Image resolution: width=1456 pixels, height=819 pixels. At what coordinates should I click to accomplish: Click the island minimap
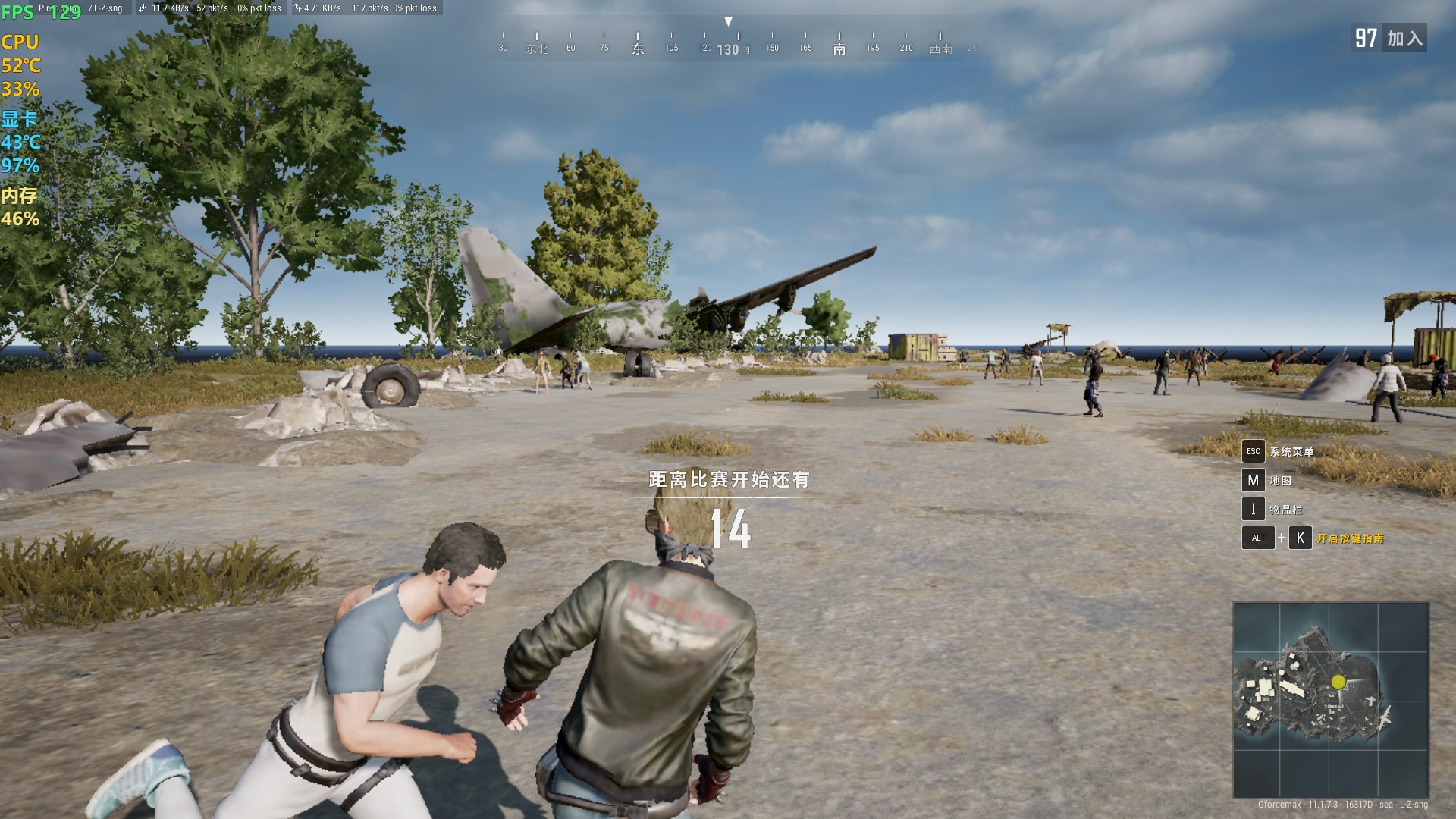(x=1331, y=699)
